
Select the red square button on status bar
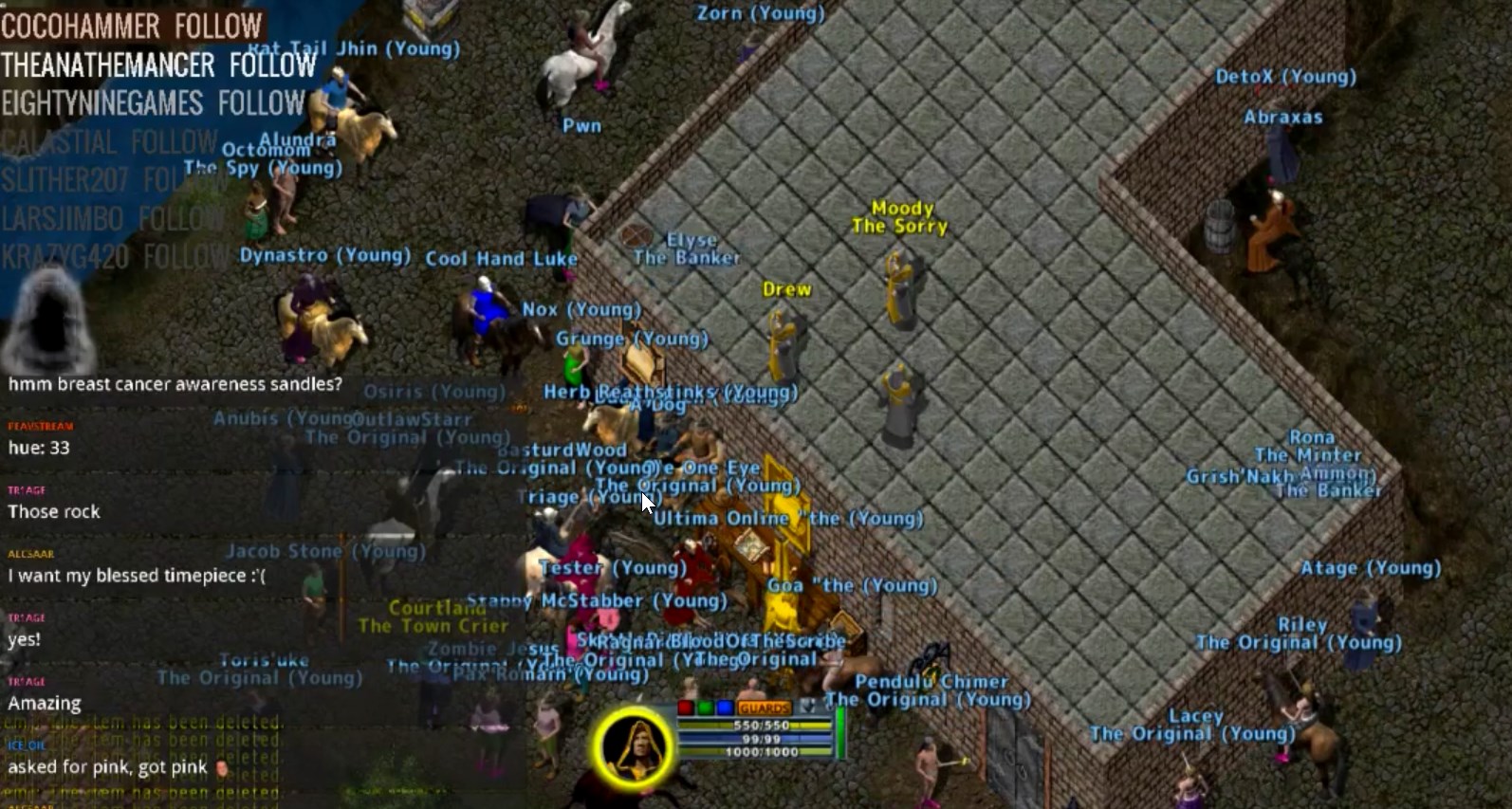[x=686, y=708]
